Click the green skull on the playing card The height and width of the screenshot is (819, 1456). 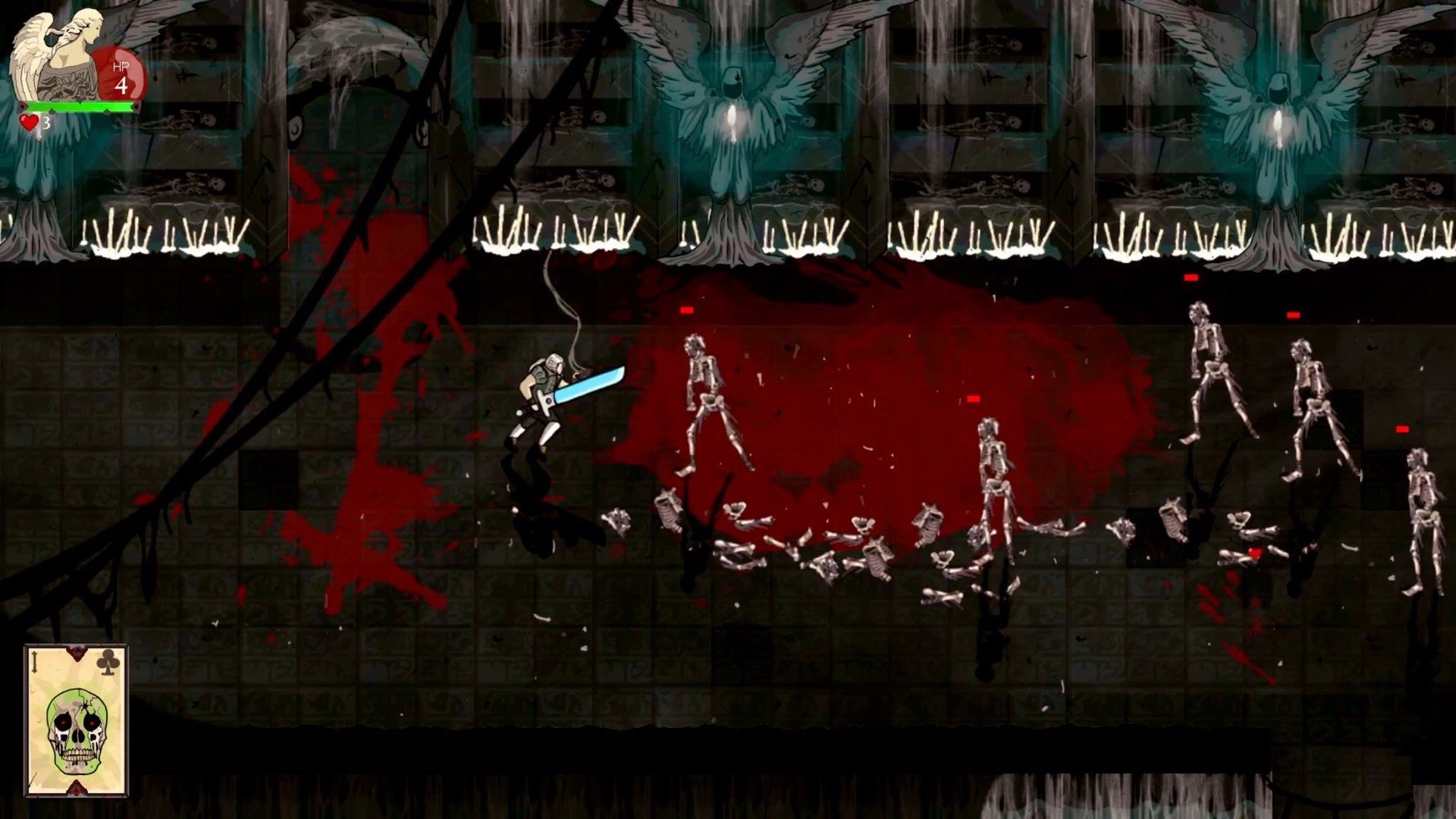click(76, 732)
